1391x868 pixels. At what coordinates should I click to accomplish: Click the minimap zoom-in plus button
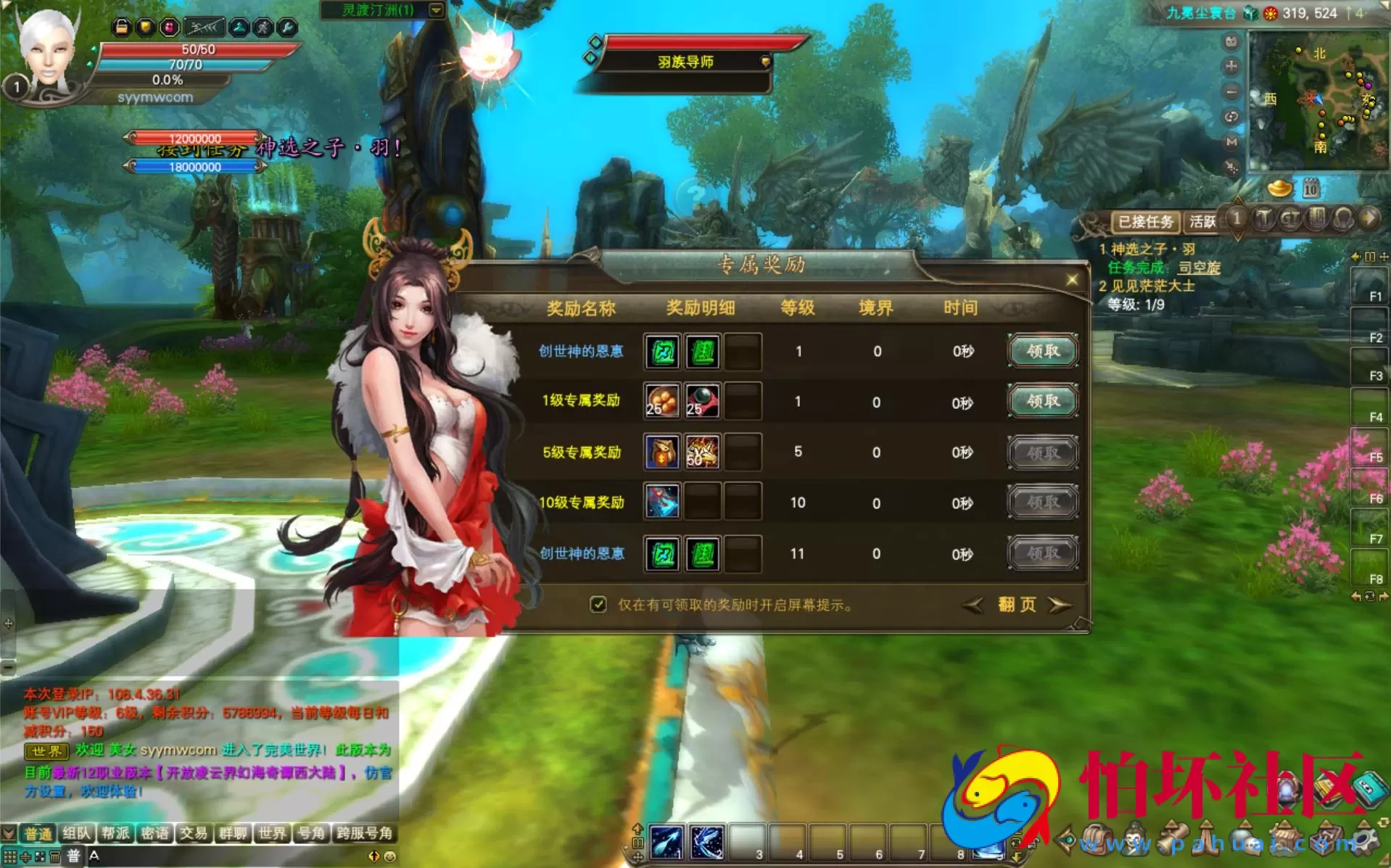click(1231, 67)
